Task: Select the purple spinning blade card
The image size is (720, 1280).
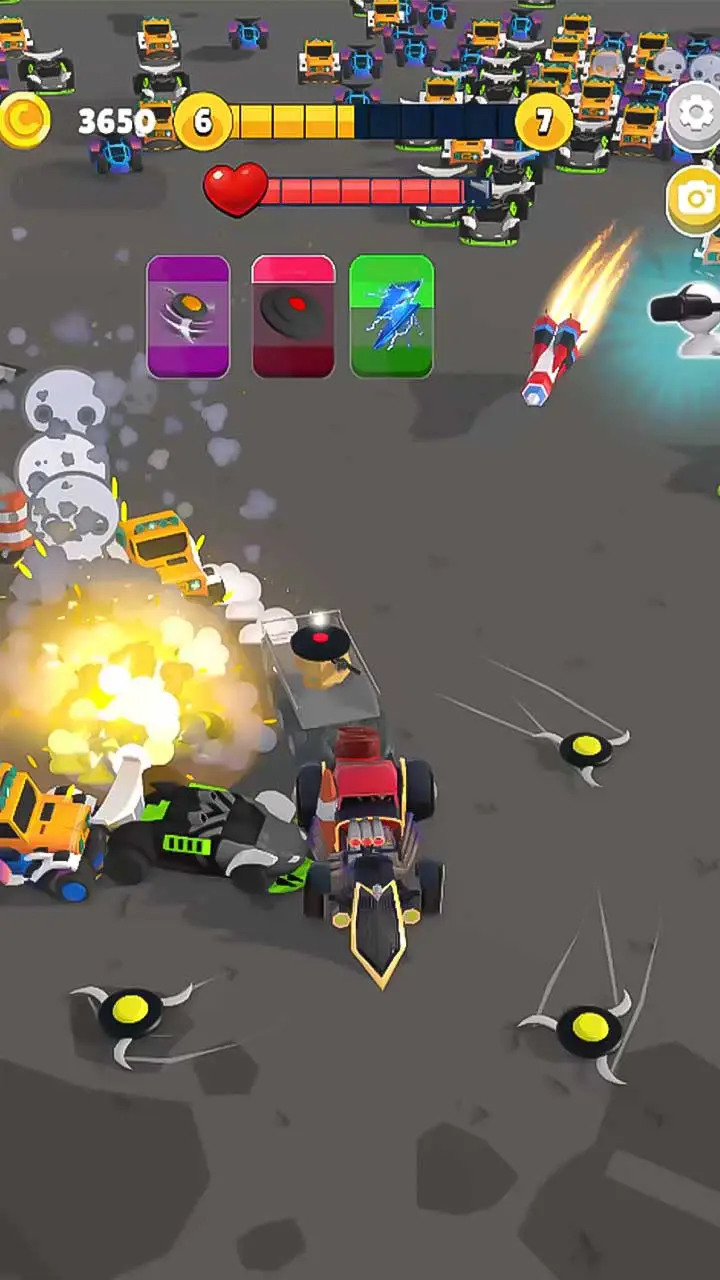Action: 188,317
